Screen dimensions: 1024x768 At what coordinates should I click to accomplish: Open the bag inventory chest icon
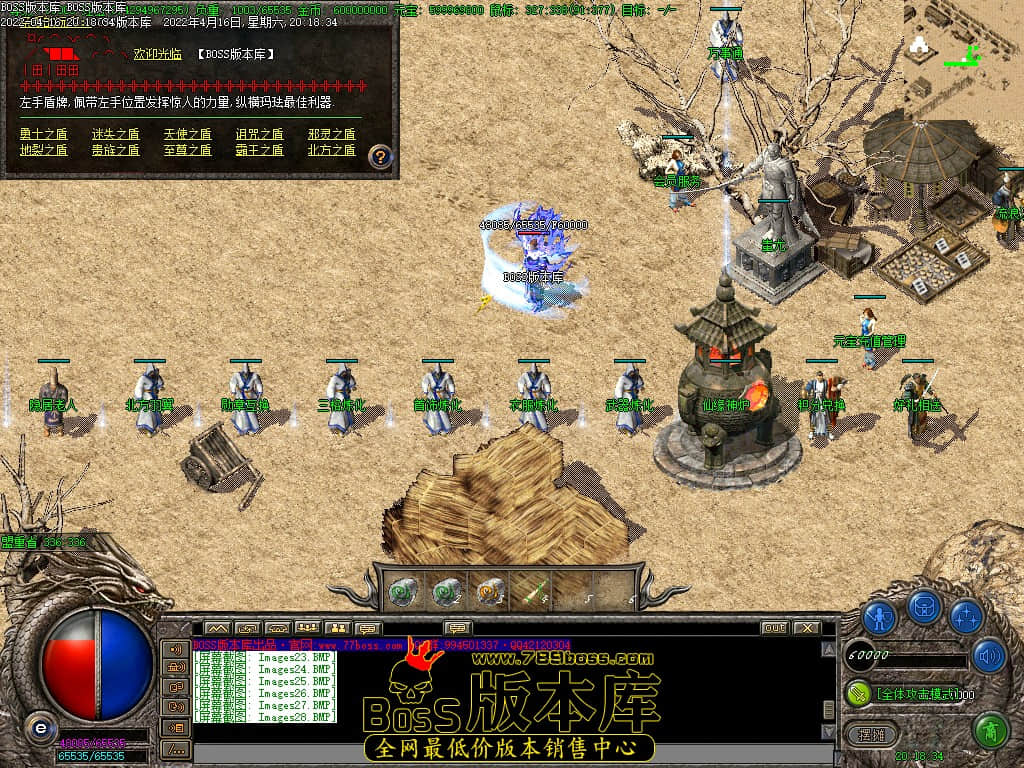pyautogui.click(x=923, y=608)
